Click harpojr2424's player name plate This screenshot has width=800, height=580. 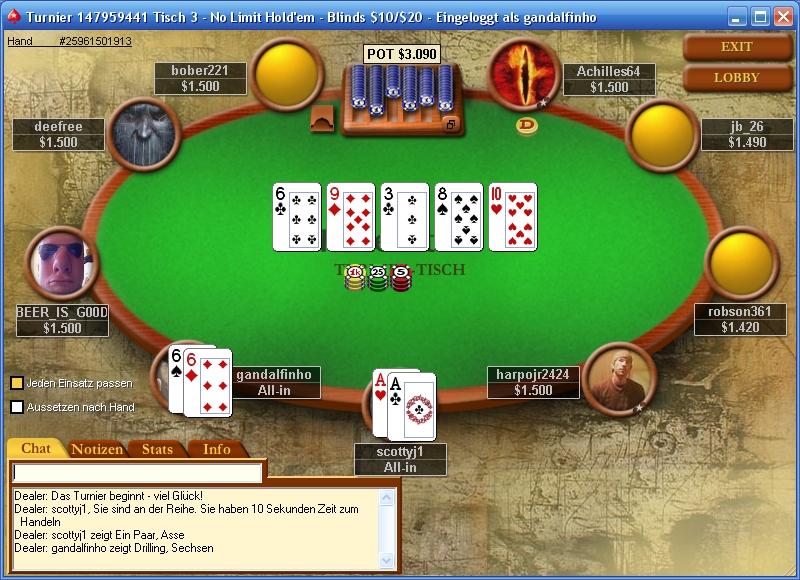pos(533,382)
